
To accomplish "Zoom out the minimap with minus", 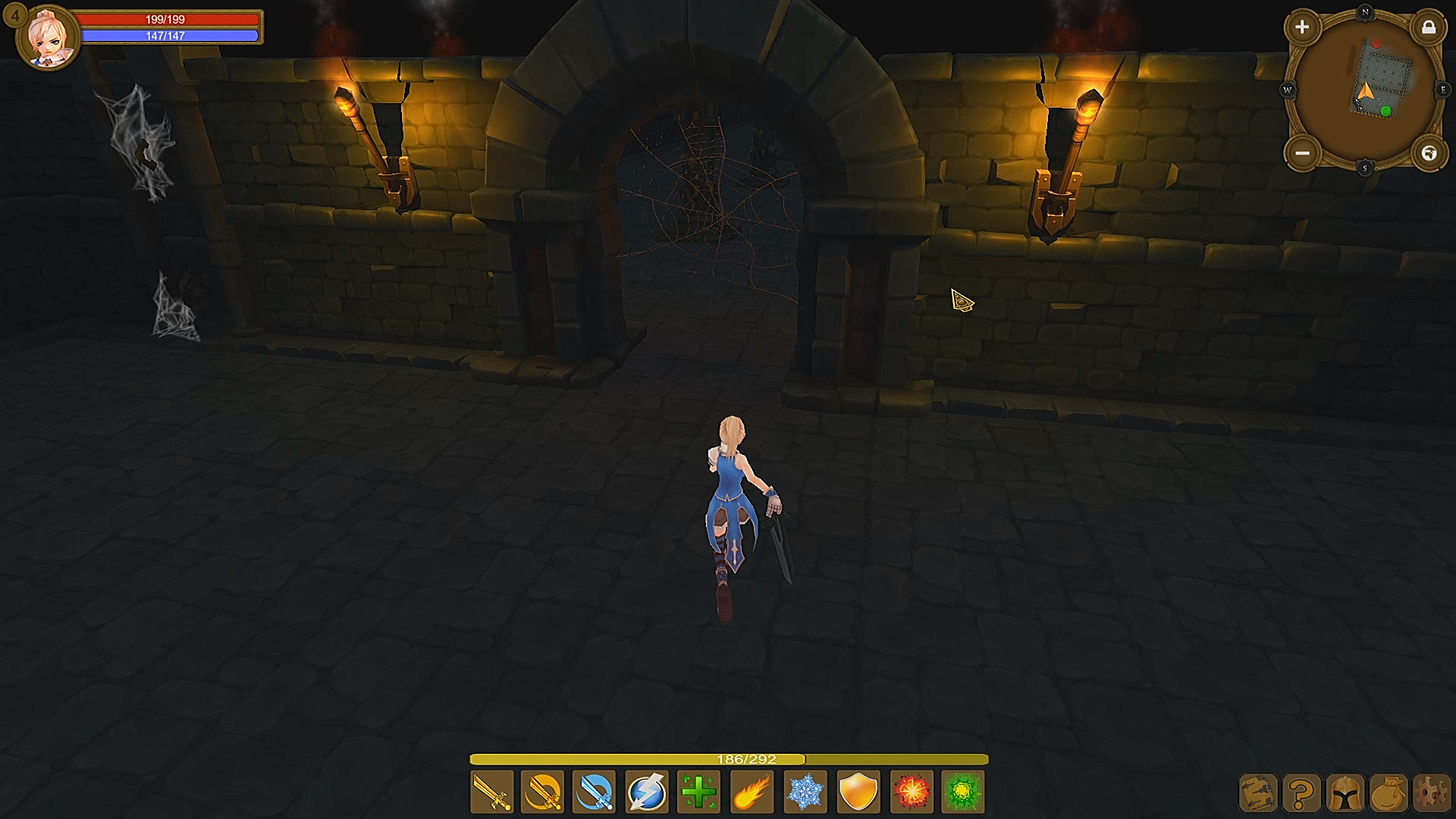I will pos(1303,154).
